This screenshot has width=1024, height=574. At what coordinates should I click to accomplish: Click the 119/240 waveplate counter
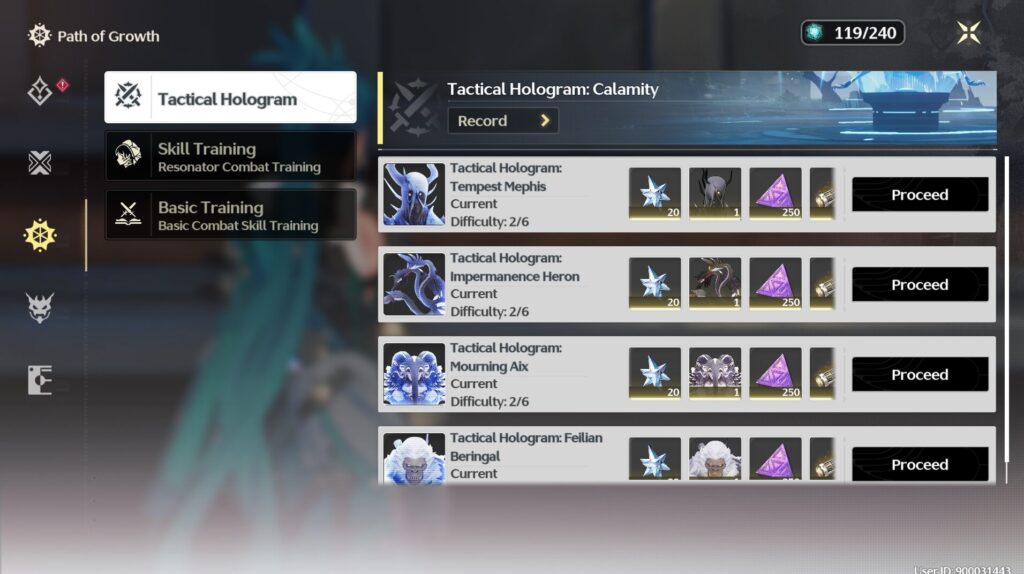(853, 33)
